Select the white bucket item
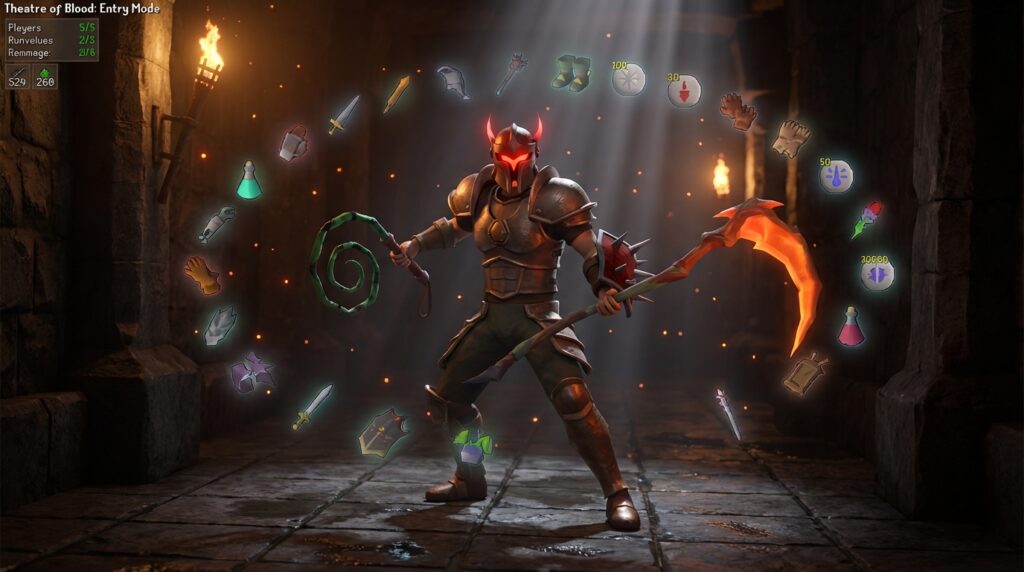 click(x=292, y=143)
